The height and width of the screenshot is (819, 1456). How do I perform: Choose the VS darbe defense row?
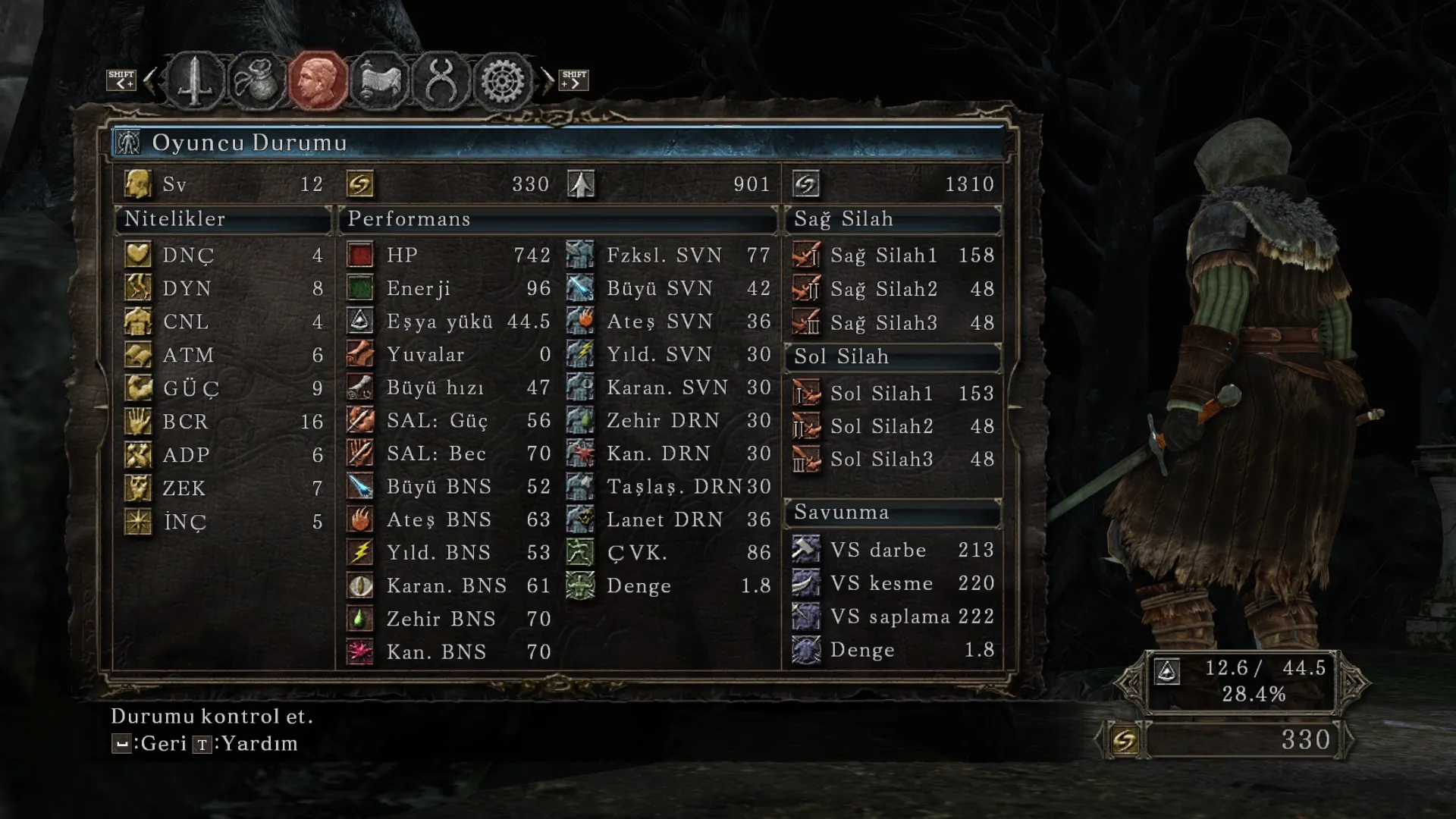pos(893,550)
